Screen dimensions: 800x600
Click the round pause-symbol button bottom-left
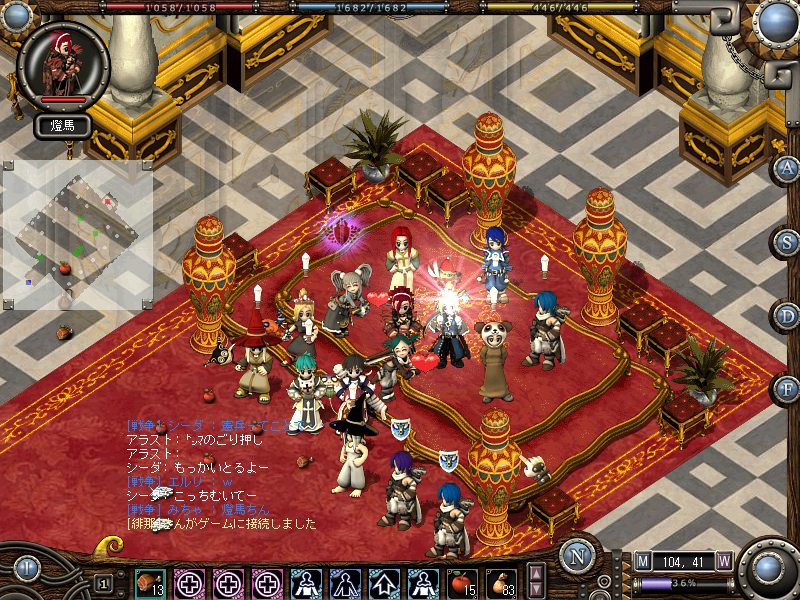(x=27, y=570)
